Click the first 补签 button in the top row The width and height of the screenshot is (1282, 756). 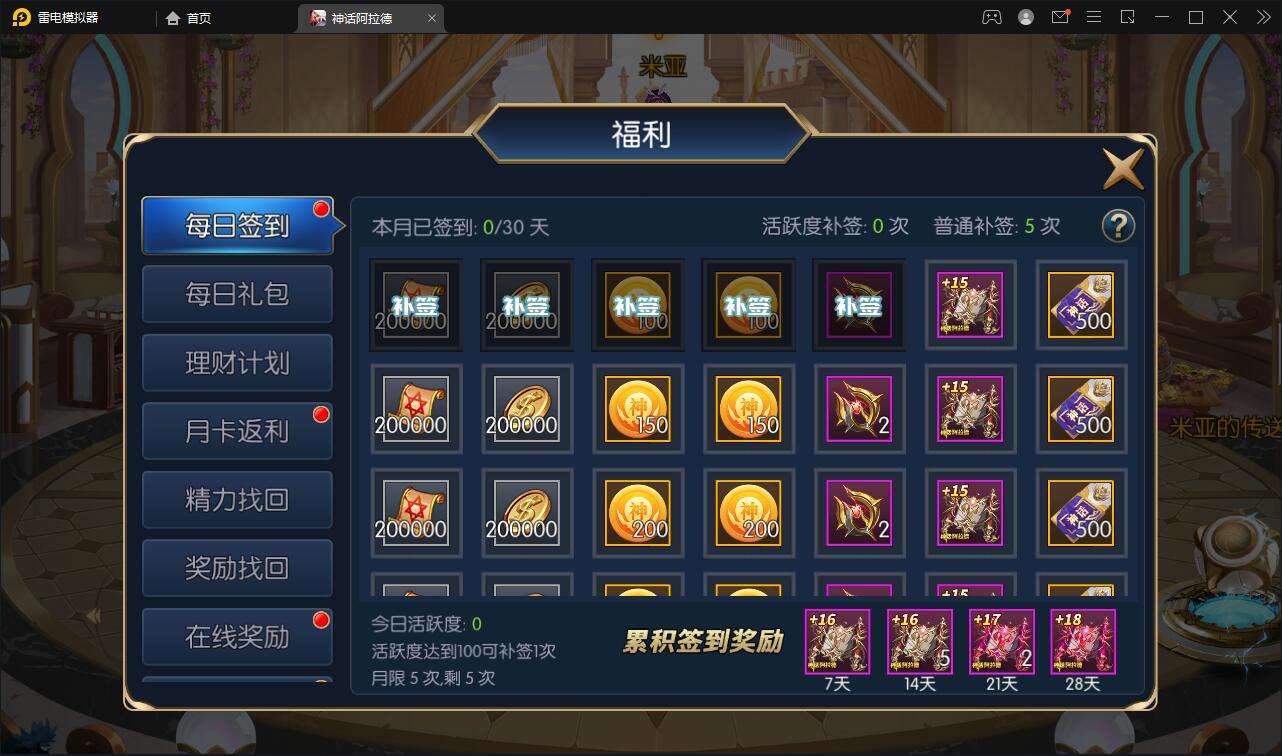click(x=415, y=303)
